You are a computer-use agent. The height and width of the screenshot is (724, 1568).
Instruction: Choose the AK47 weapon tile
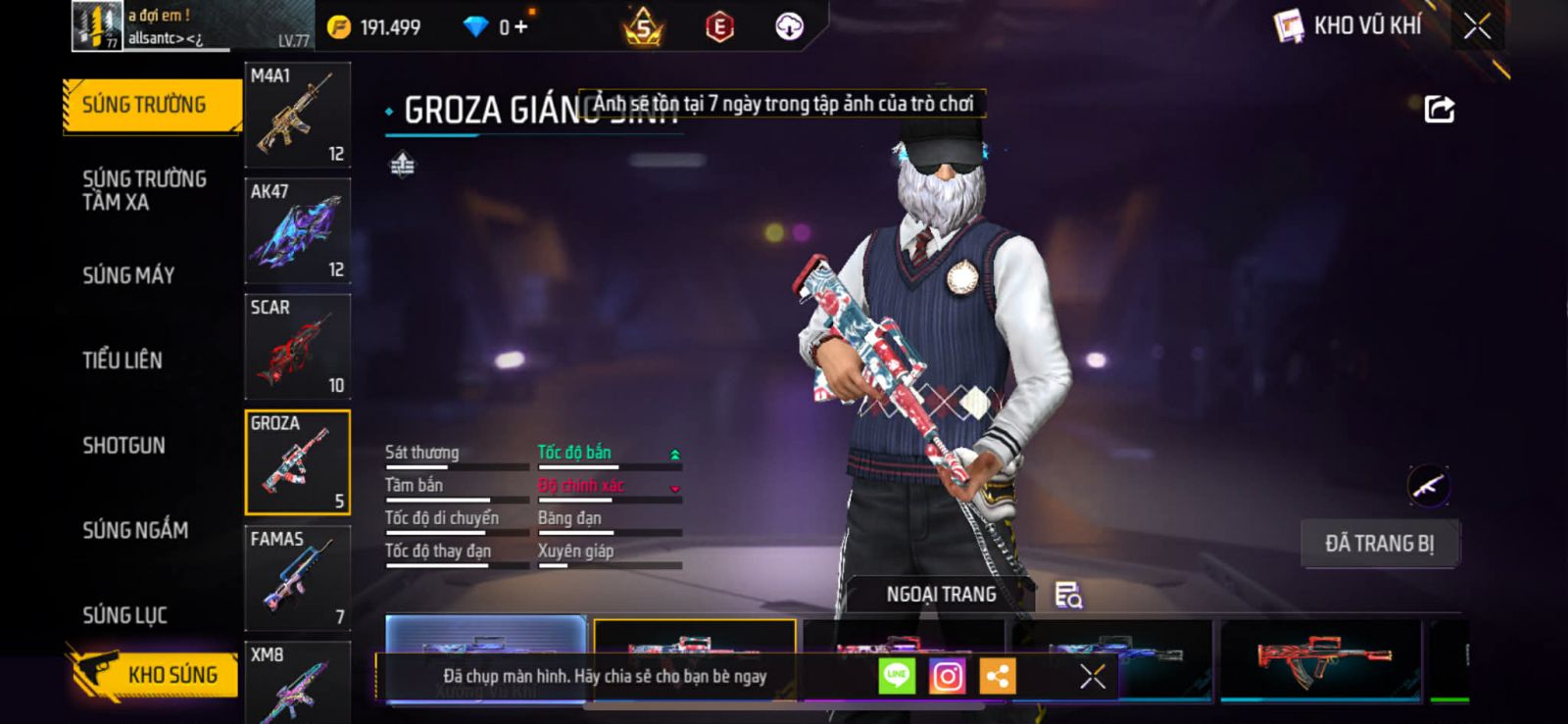click(x=297, y=231)
